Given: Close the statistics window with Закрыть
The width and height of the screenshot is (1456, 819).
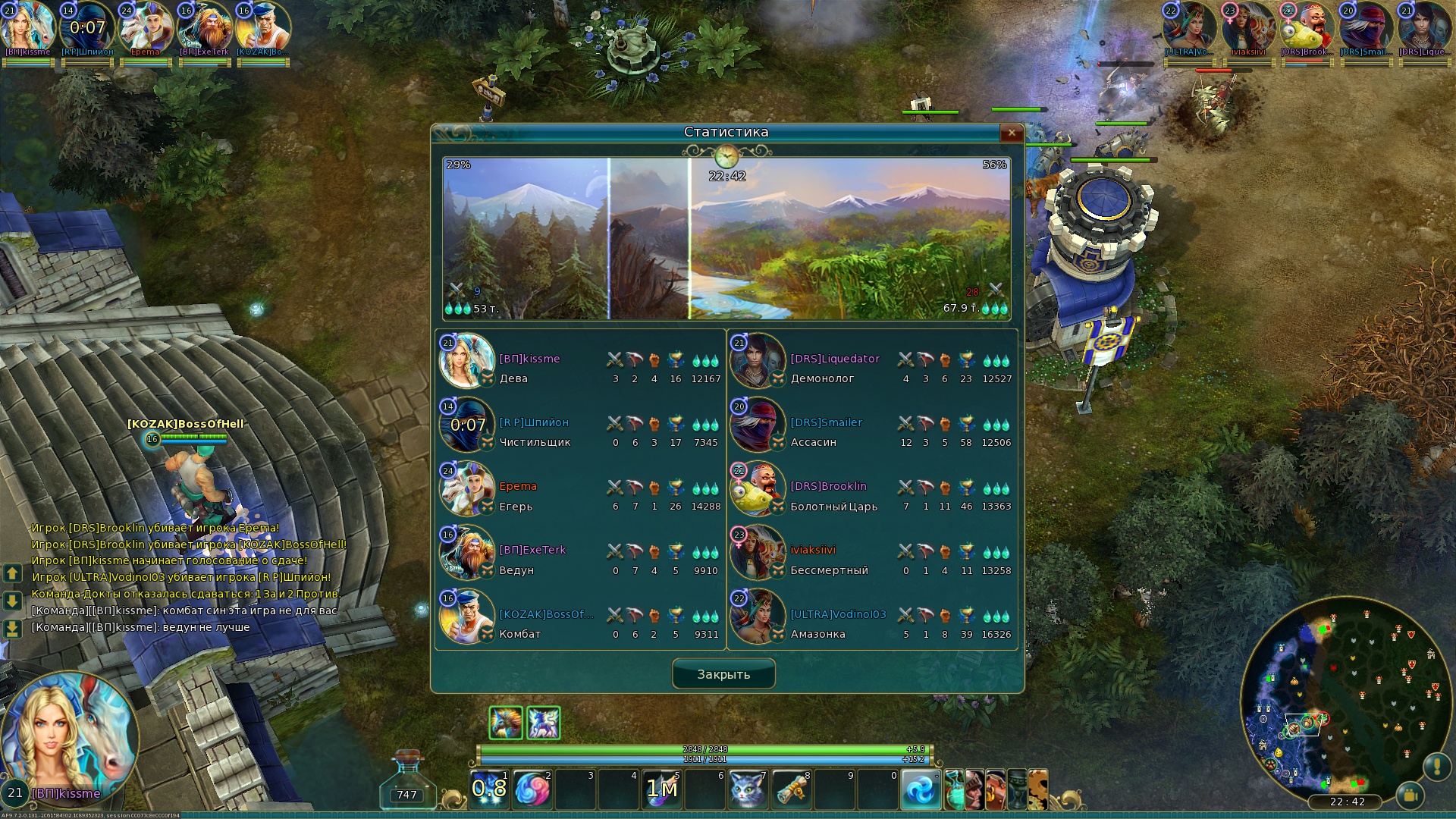Looking at the screenshot, I should tap(723, 674).
